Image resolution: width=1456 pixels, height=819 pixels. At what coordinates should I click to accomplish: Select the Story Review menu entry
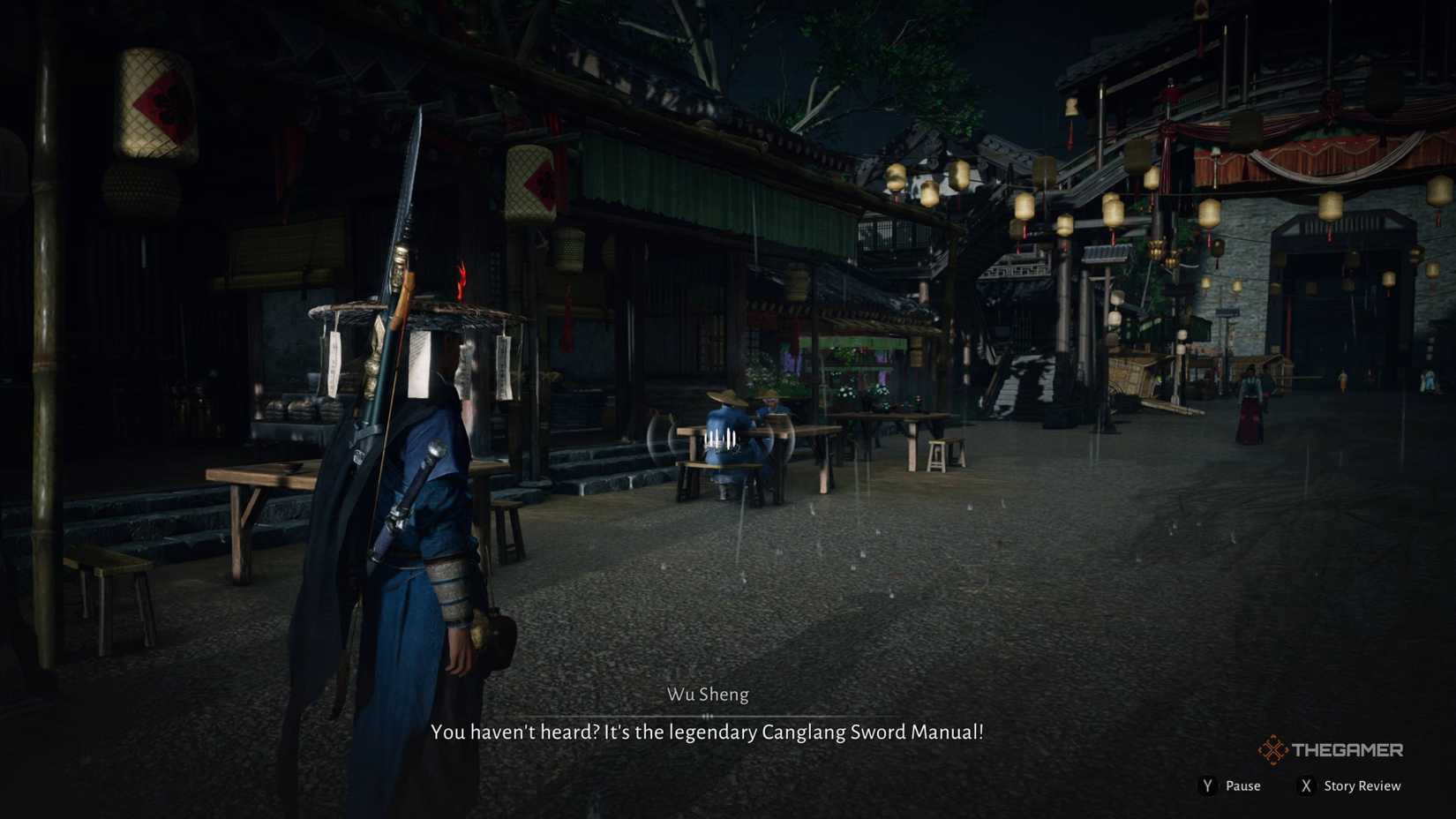point(1365,785)
